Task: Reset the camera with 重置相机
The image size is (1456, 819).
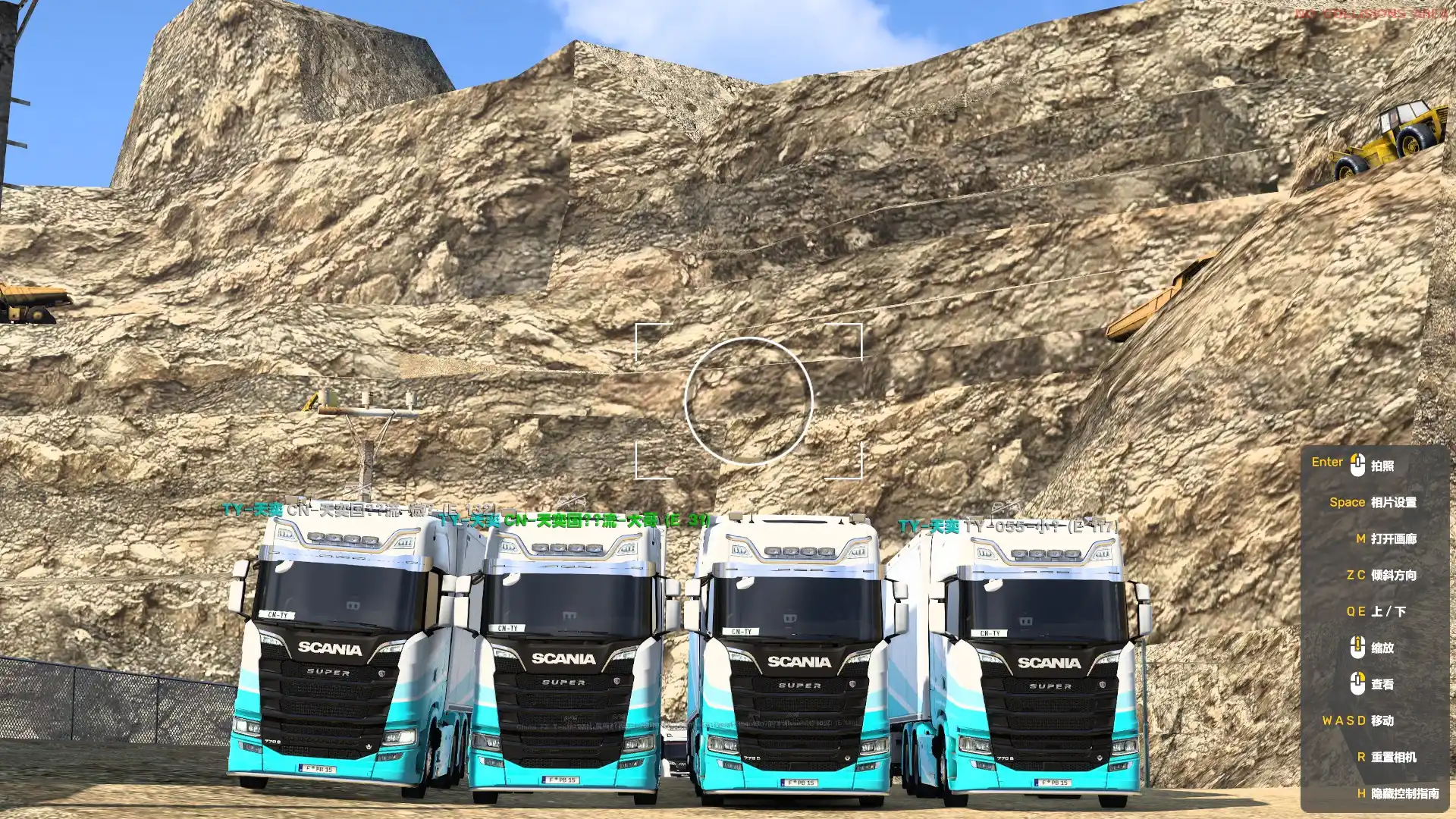Action: (x=1393, y=757)
